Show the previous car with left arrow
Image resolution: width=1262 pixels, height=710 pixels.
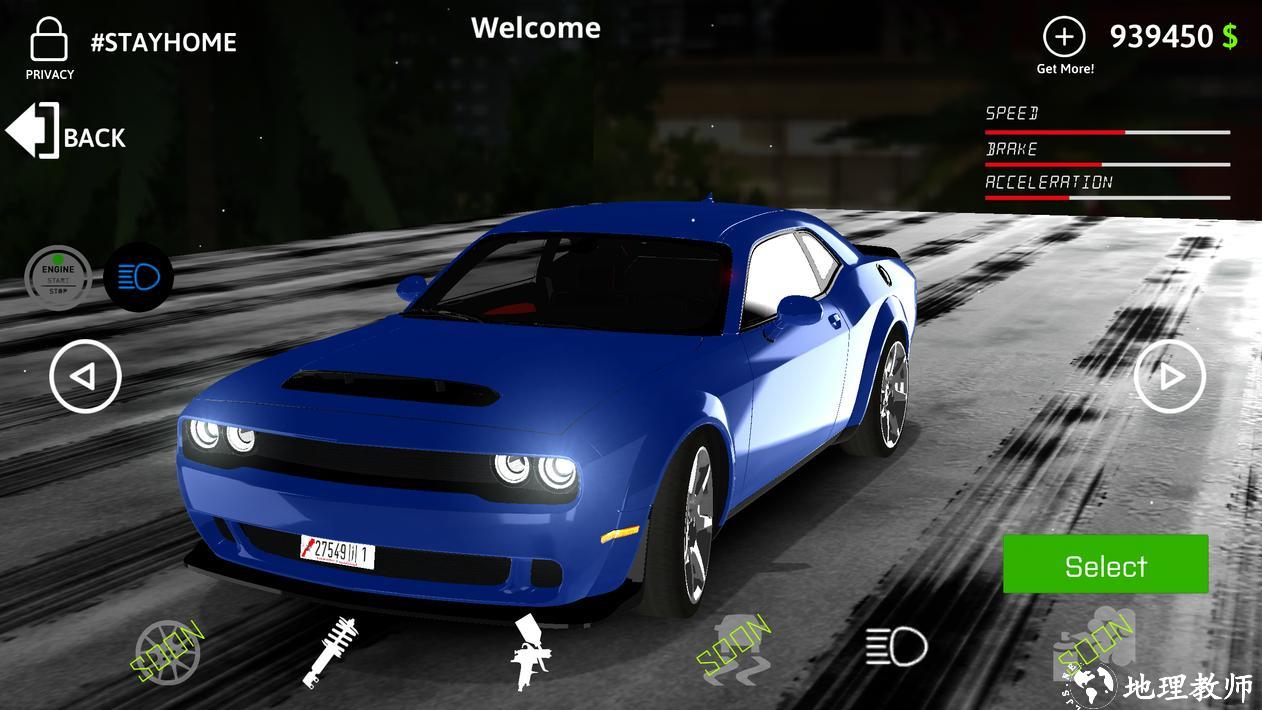point(85,377)
